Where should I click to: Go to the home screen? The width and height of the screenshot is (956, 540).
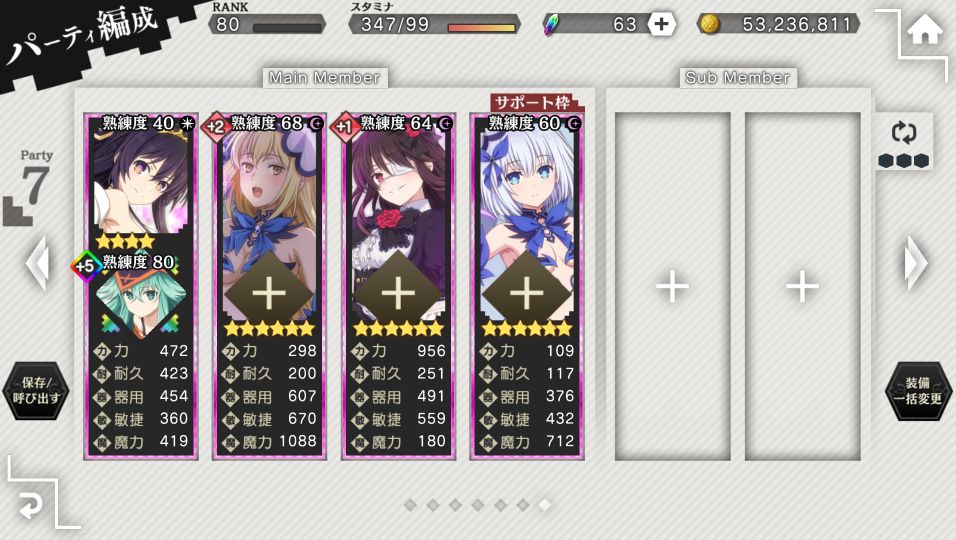(924, 31)
